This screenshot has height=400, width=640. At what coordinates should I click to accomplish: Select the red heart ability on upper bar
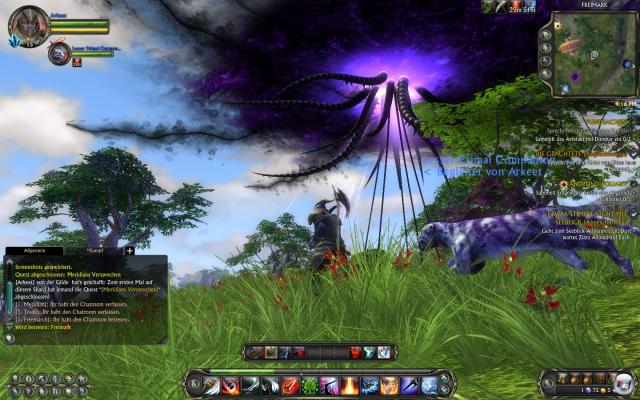coord(355,352)
